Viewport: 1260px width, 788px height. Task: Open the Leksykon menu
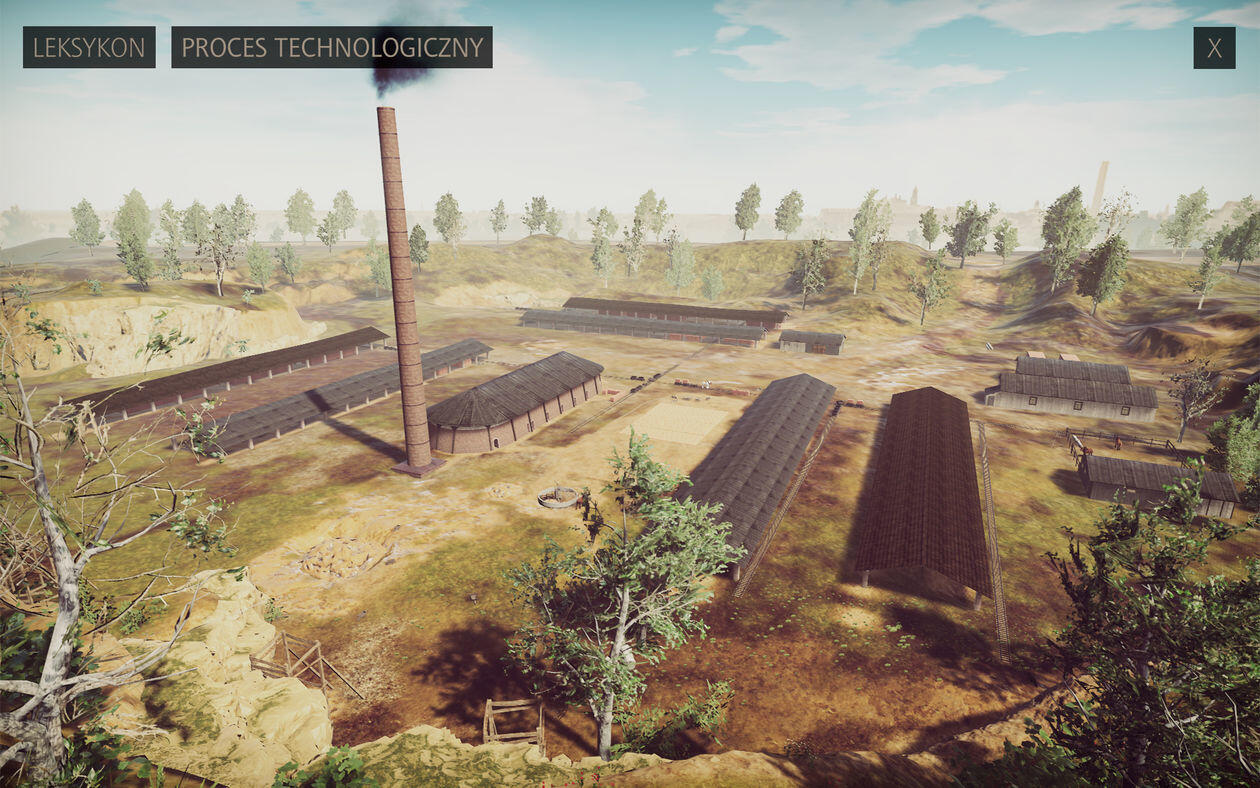point(89,47)
